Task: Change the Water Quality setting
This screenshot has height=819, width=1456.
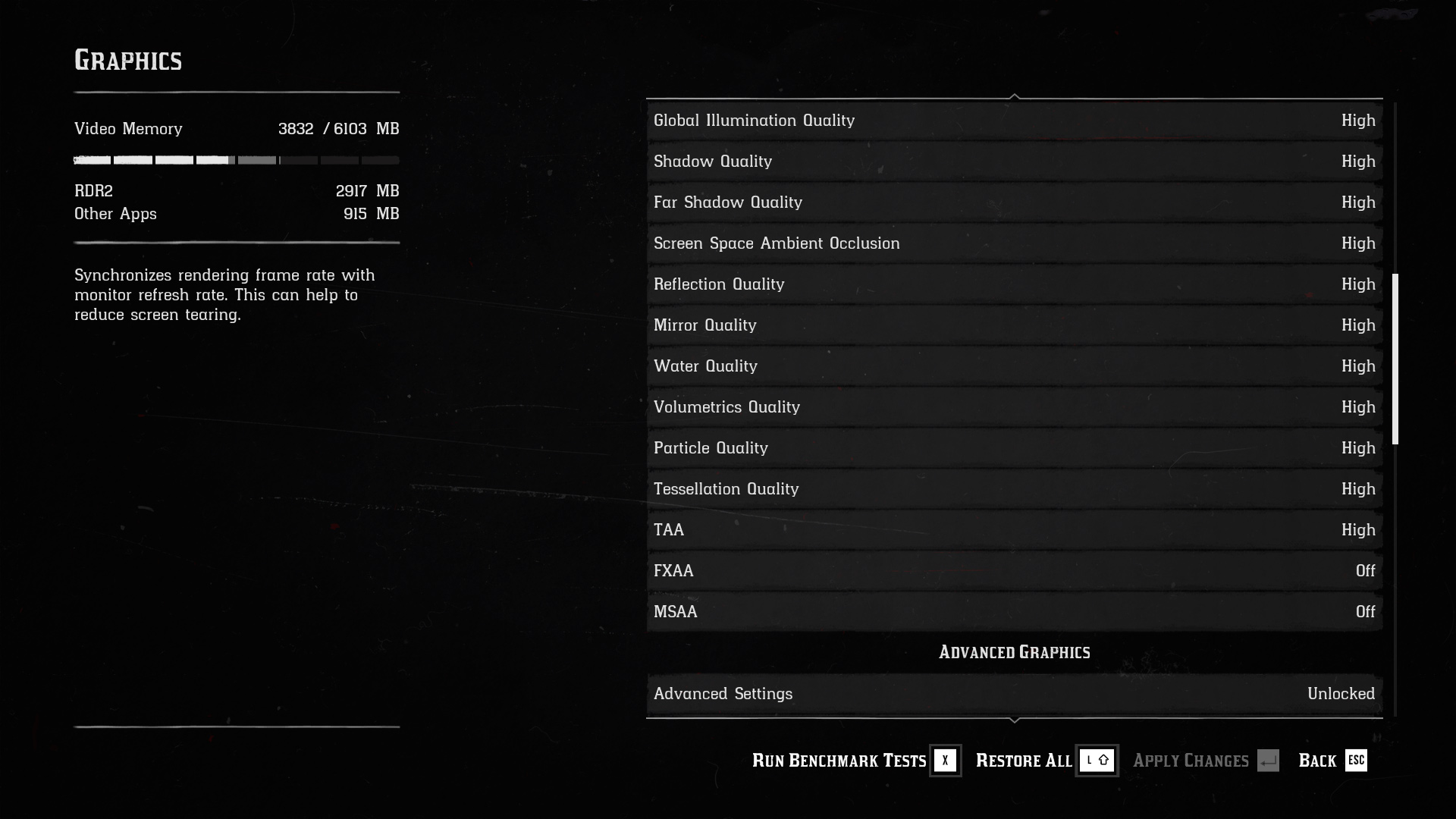Action: pyautogui.click(x=1014, y=366)
